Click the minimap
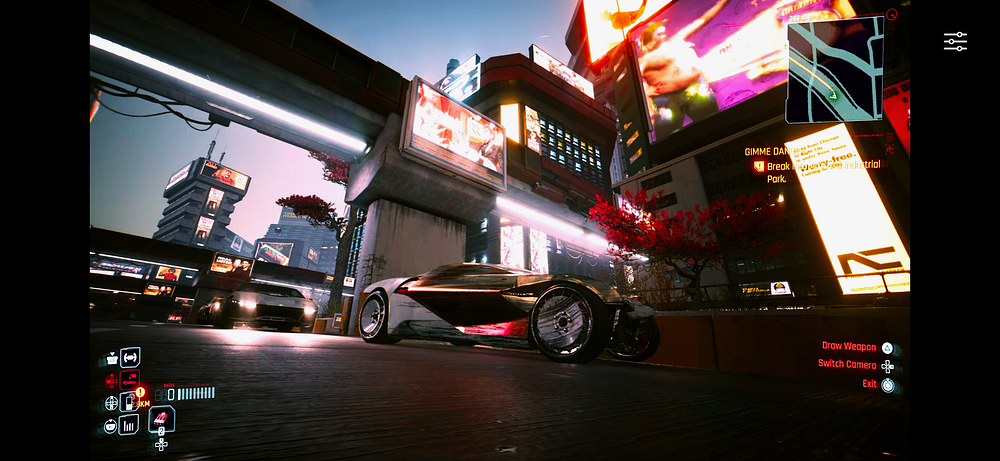Image resolution: width=1000 pixels, height=461 pixels. pos(834,70)
